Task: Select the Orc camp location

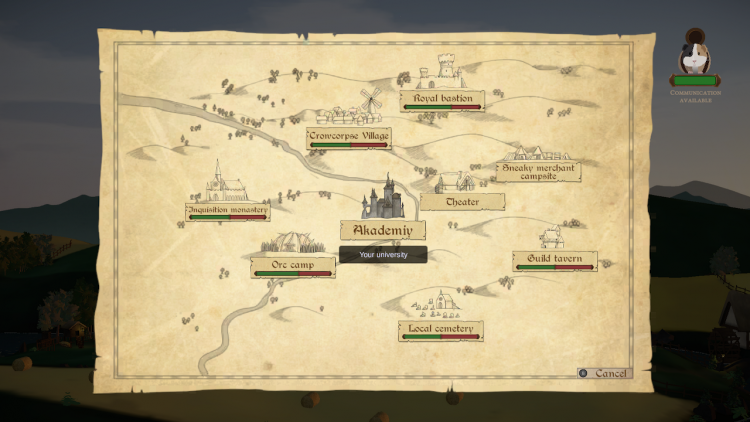Action: pyautogui.click(x=292, y=265)
